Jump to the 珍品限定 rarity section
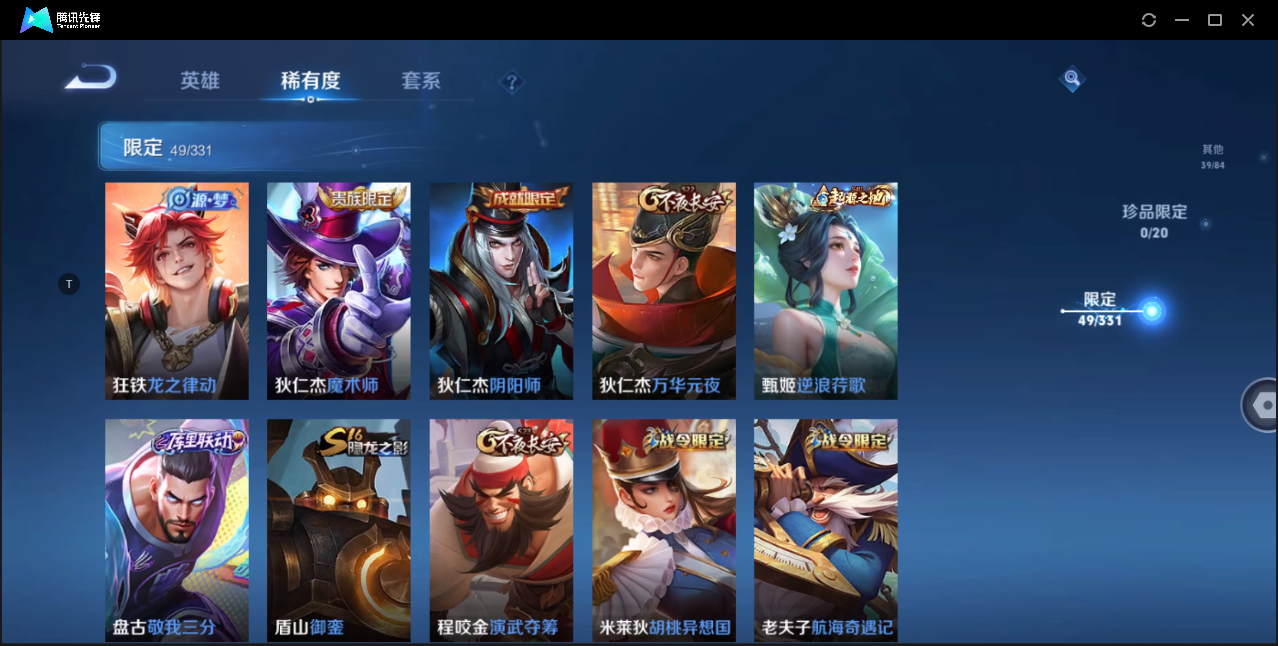The height and width of the screenshot is (646, 1278). click(x=1154, y=221)
